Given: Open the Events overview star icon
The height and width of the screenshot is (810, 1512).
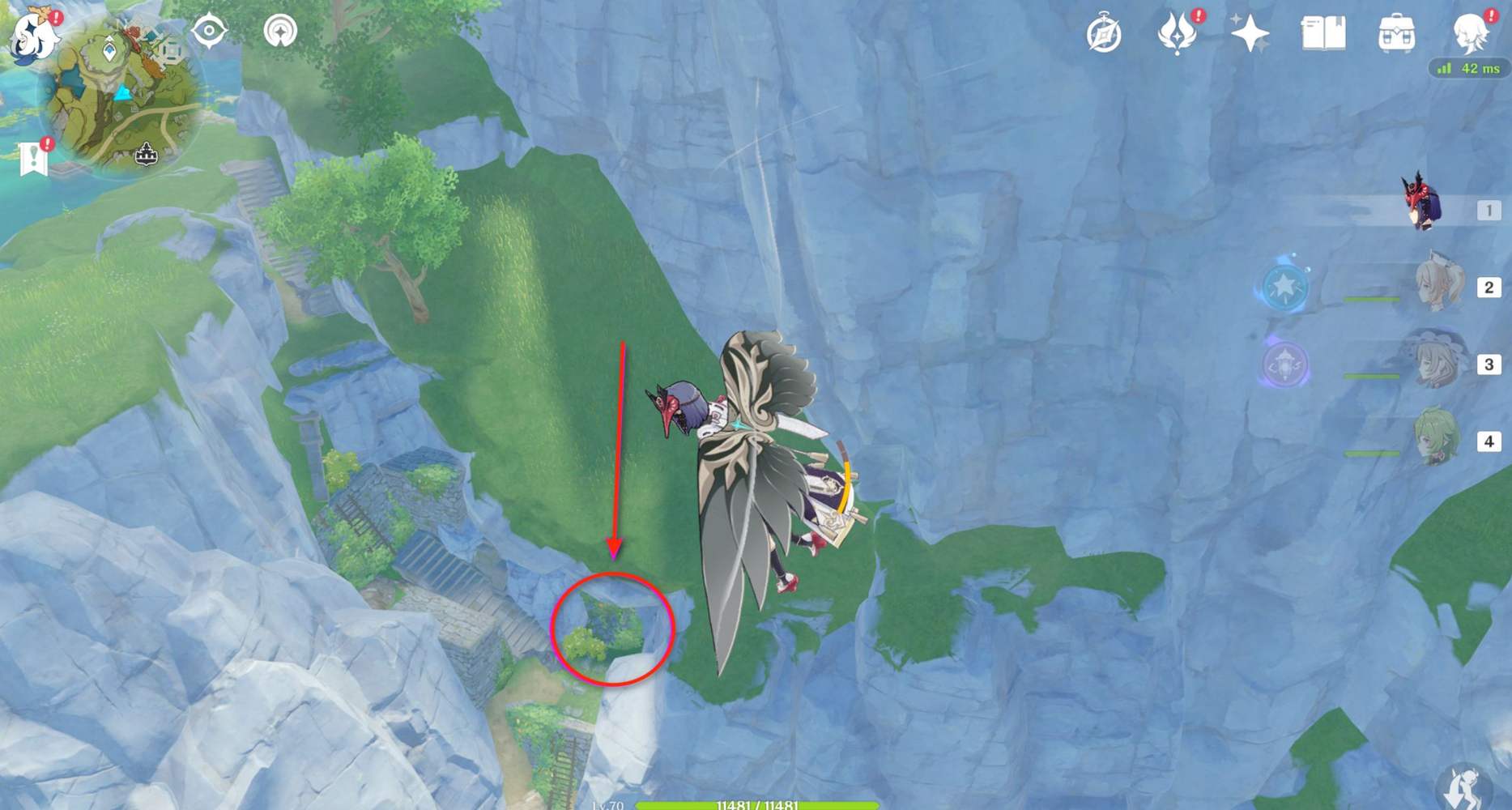Looking at the screenshot, I should 1250,34.
